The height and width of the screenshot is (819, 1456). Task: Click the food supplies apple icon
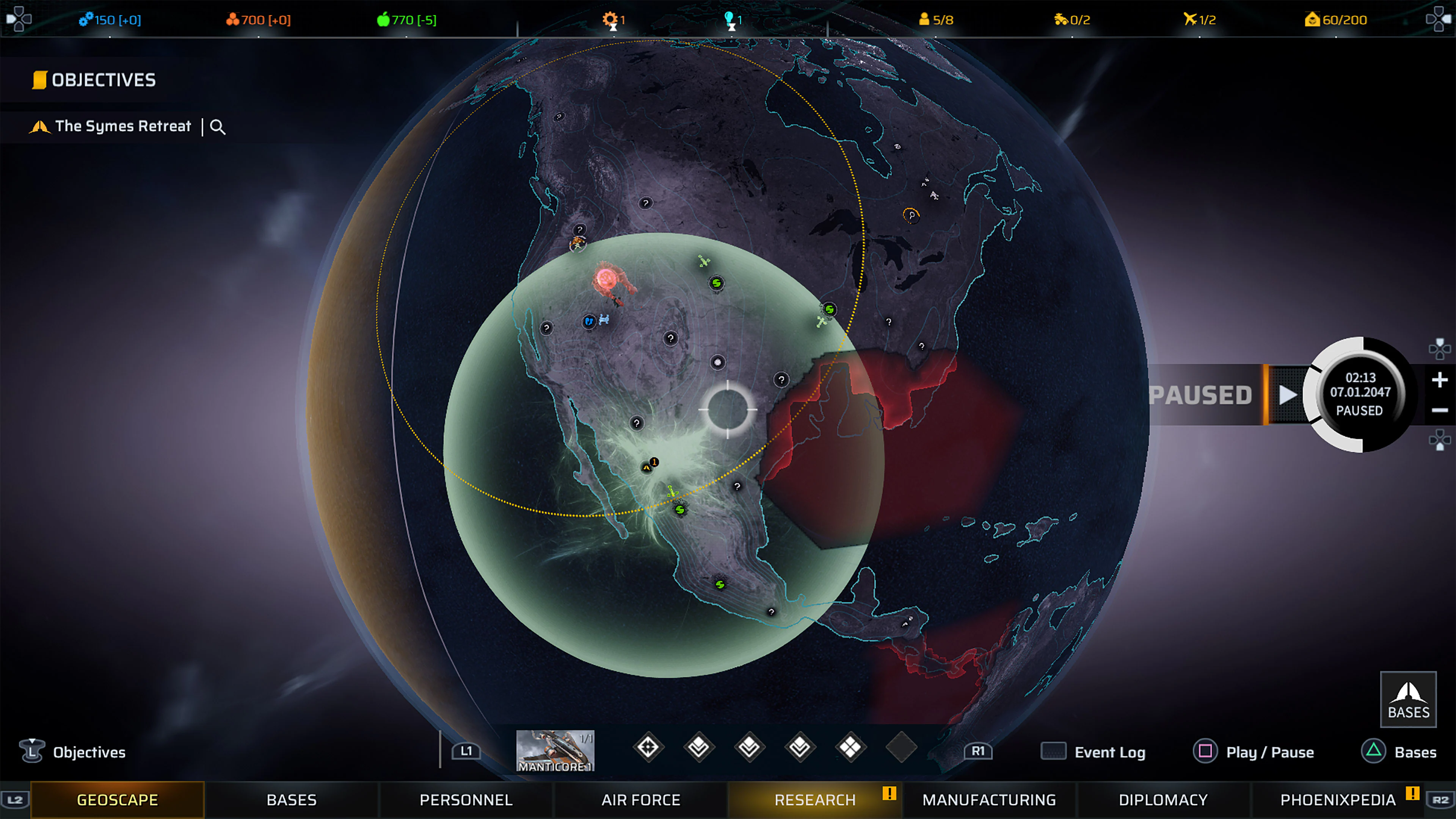click(383, 20)
